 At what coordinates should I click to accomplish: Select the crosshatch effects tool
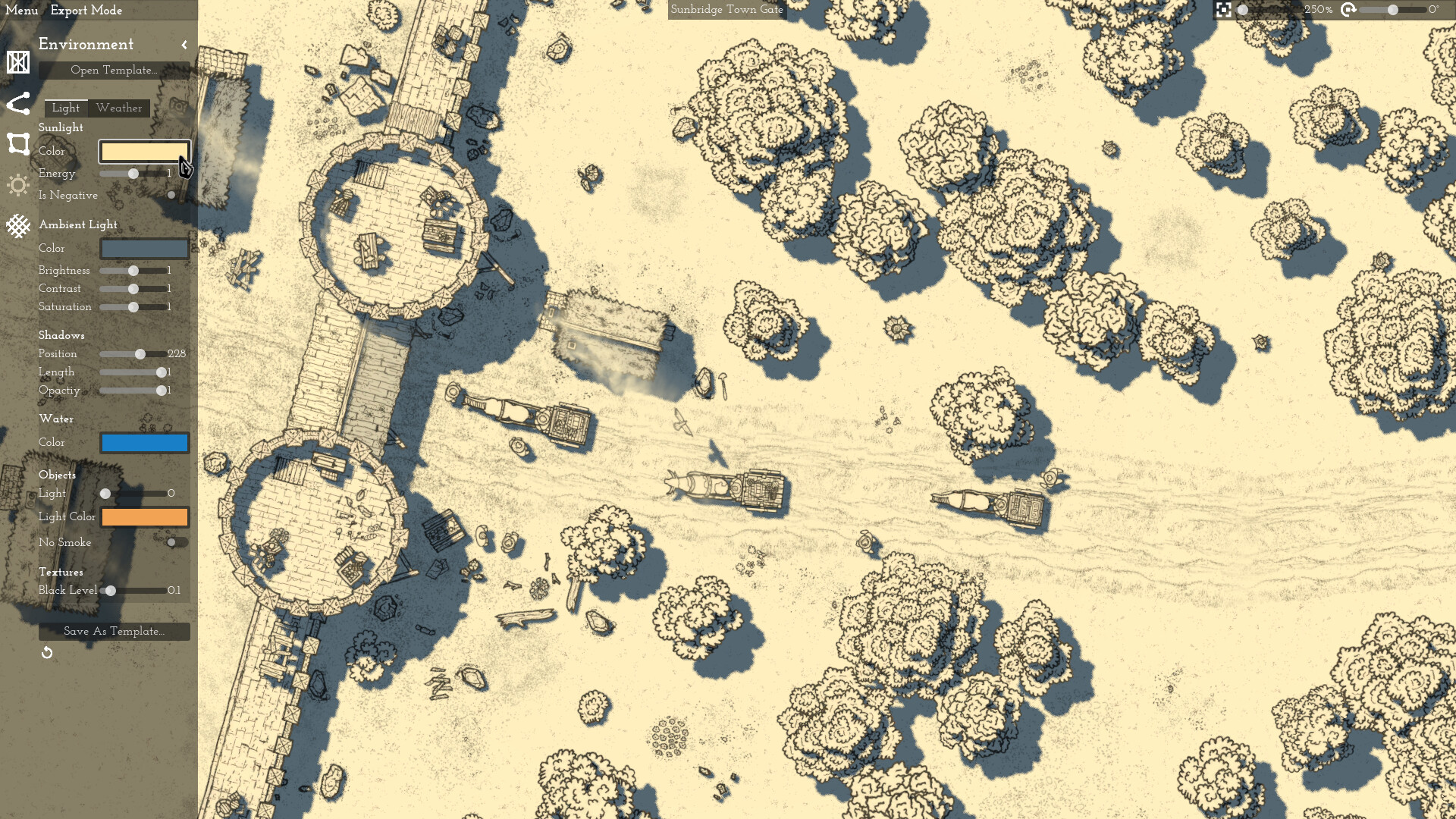17,225
